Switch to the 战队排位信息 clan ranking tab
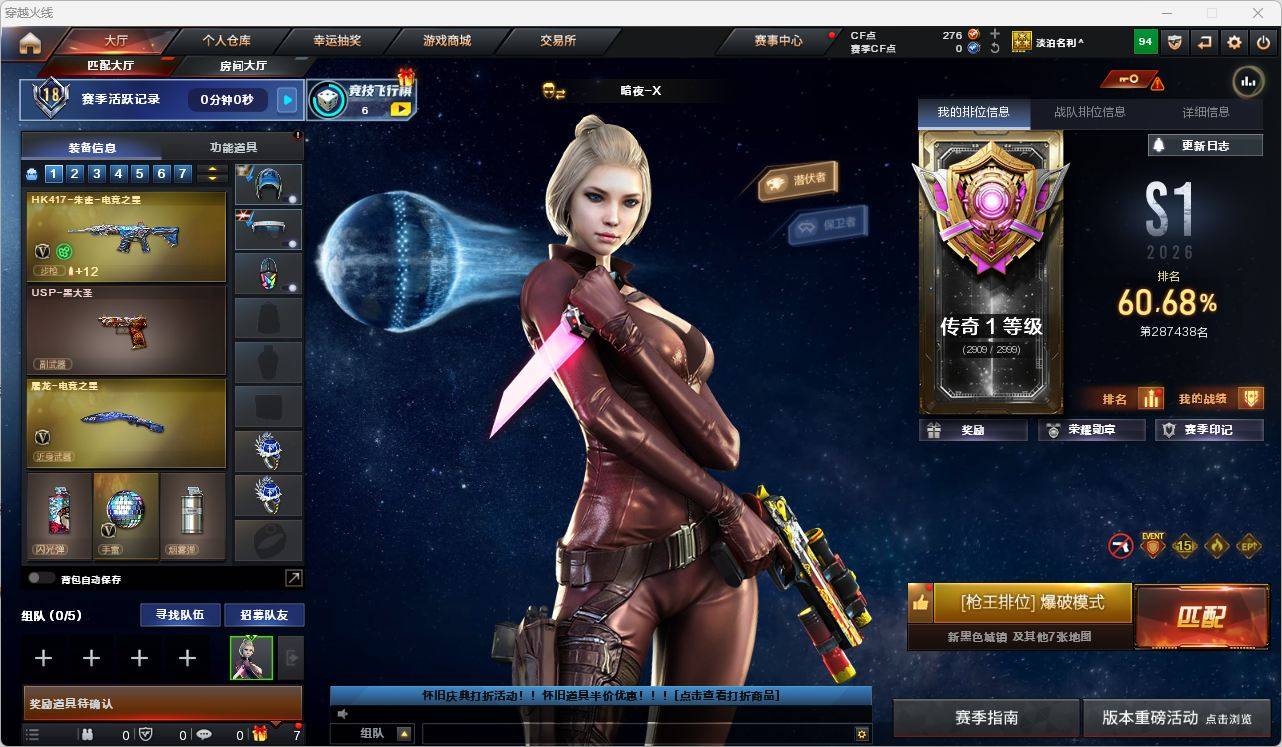The height and width of the screenshot is (747, 1282). point(1089,112)
